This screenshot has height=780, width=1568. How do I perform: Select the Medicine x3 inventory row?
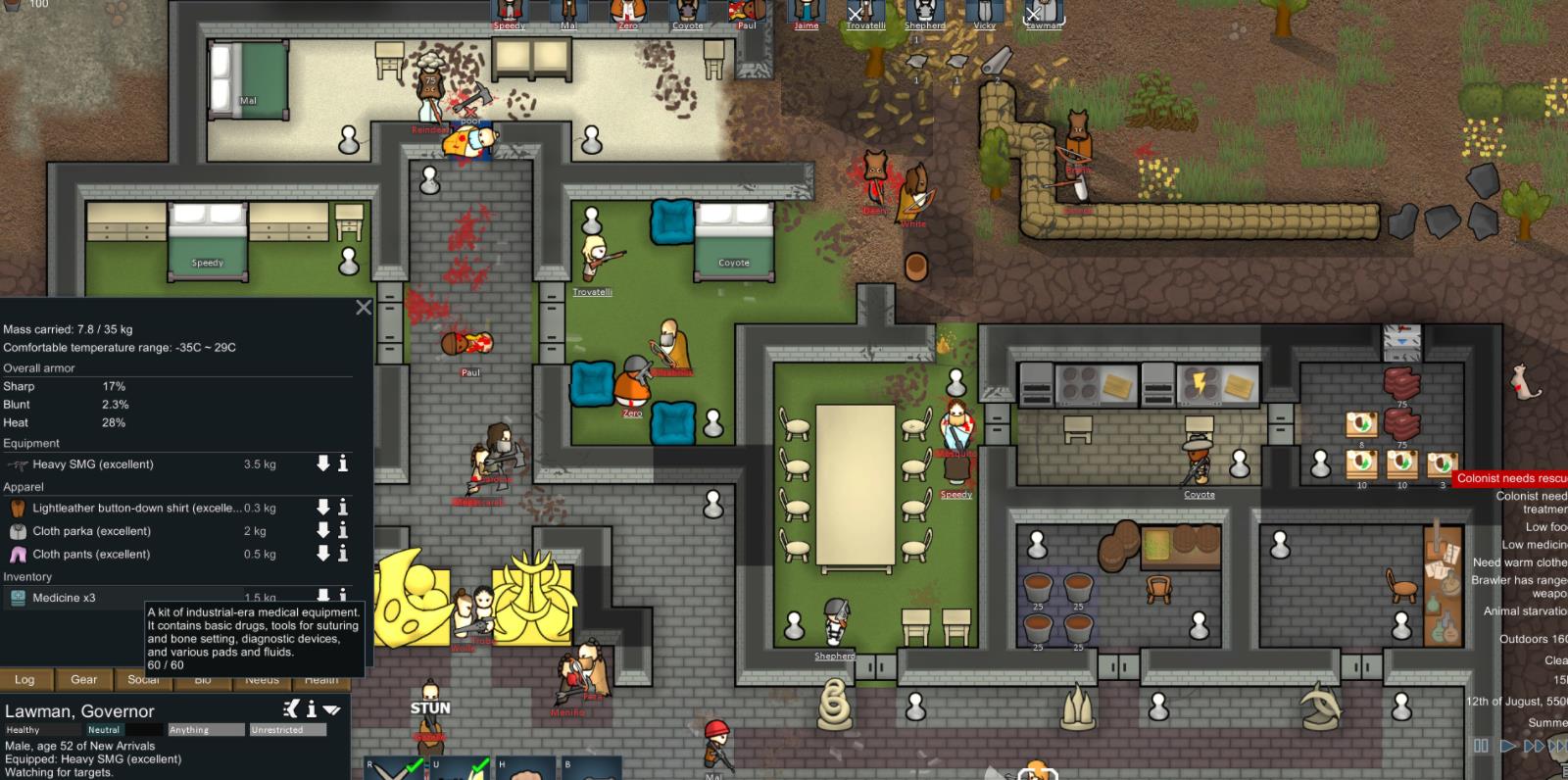click(64, 598)
